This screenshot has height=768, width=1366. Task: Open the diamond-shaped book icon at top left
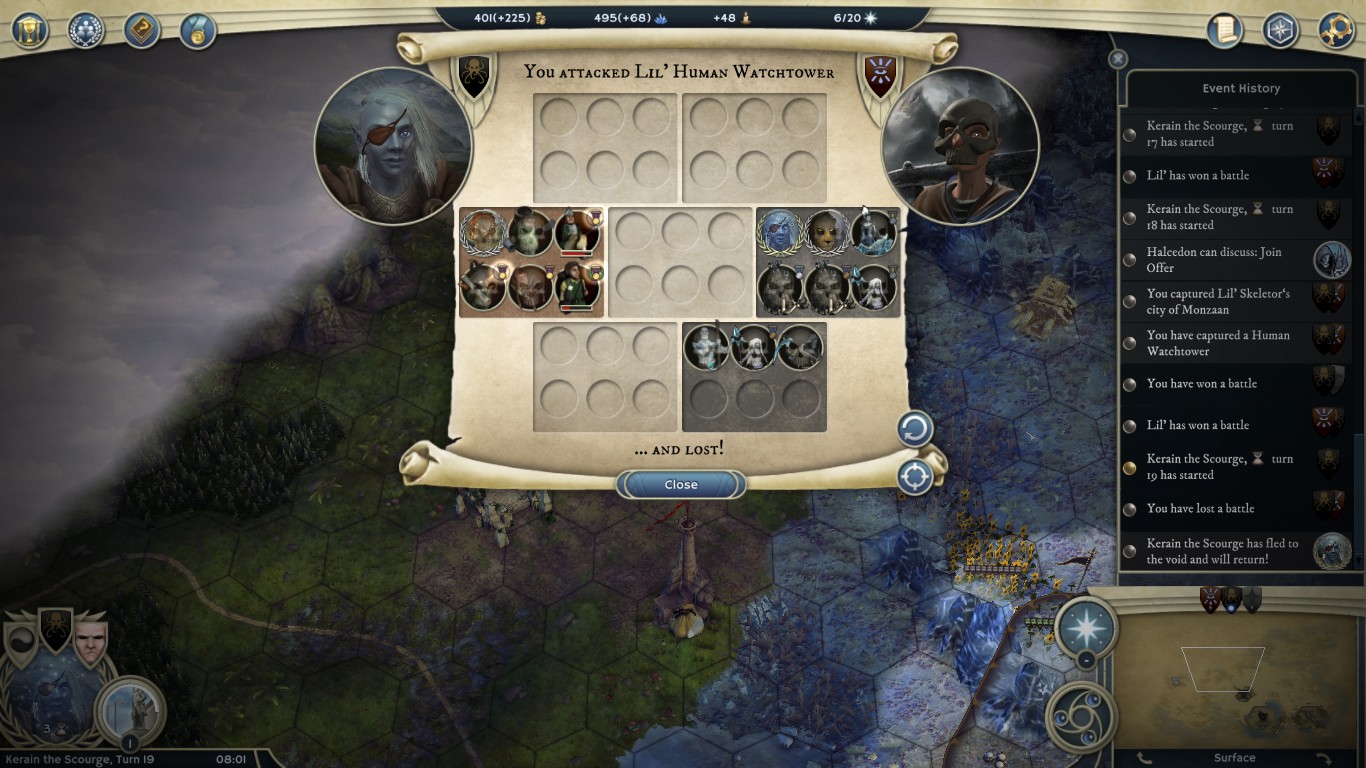click(x=142, y=30)
